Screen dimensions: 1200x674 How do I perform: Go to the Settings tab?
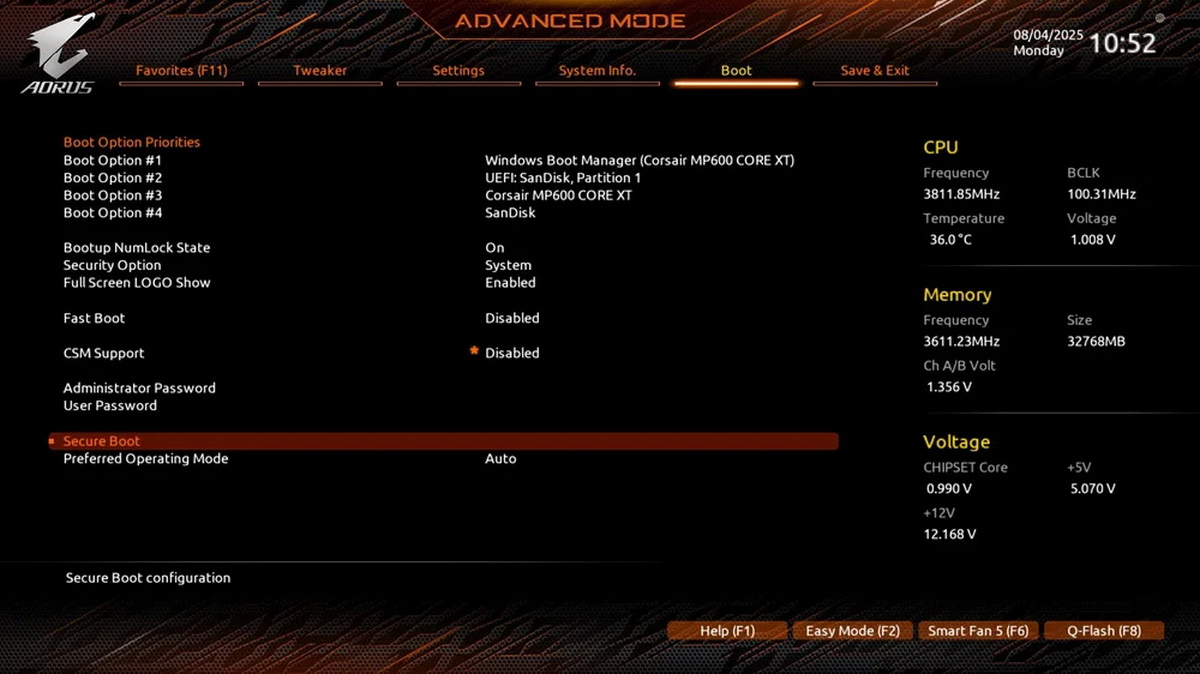458,71
